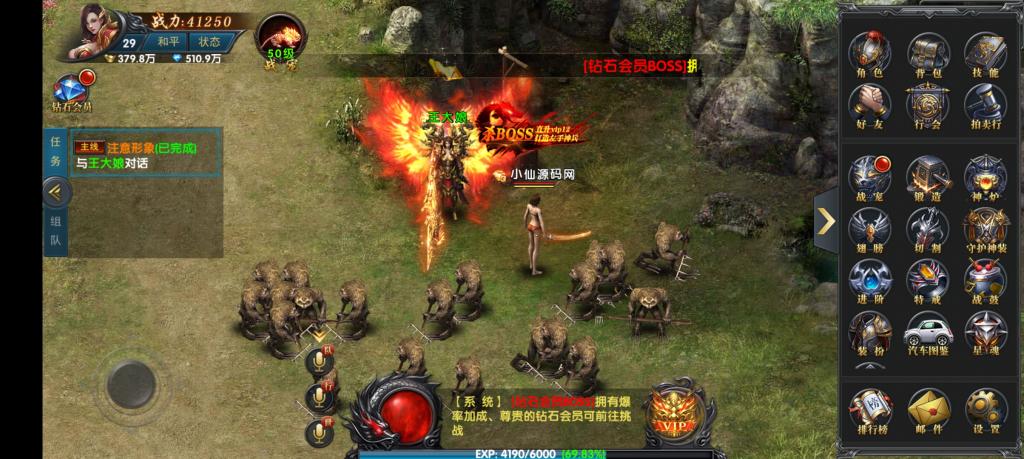Open the 好友 friends list
Image resolution: width=1024 pixels, height=459 pixels.
pos(870,105)
